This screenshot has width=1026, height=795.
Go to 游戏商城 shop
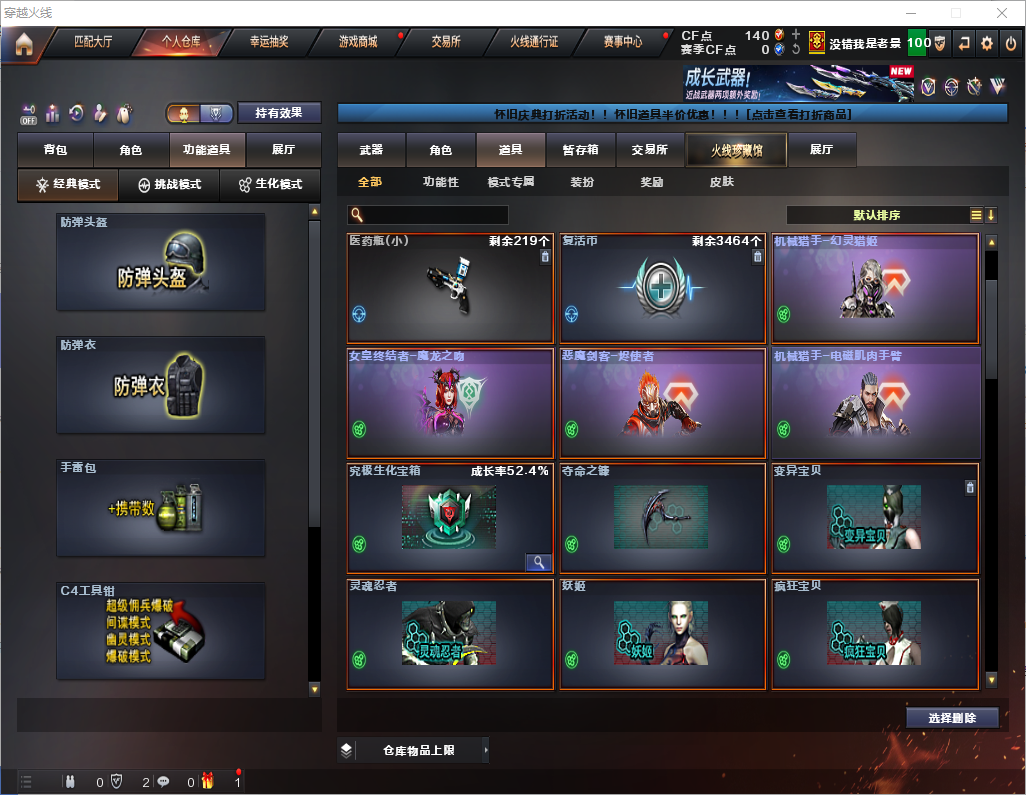357,42
